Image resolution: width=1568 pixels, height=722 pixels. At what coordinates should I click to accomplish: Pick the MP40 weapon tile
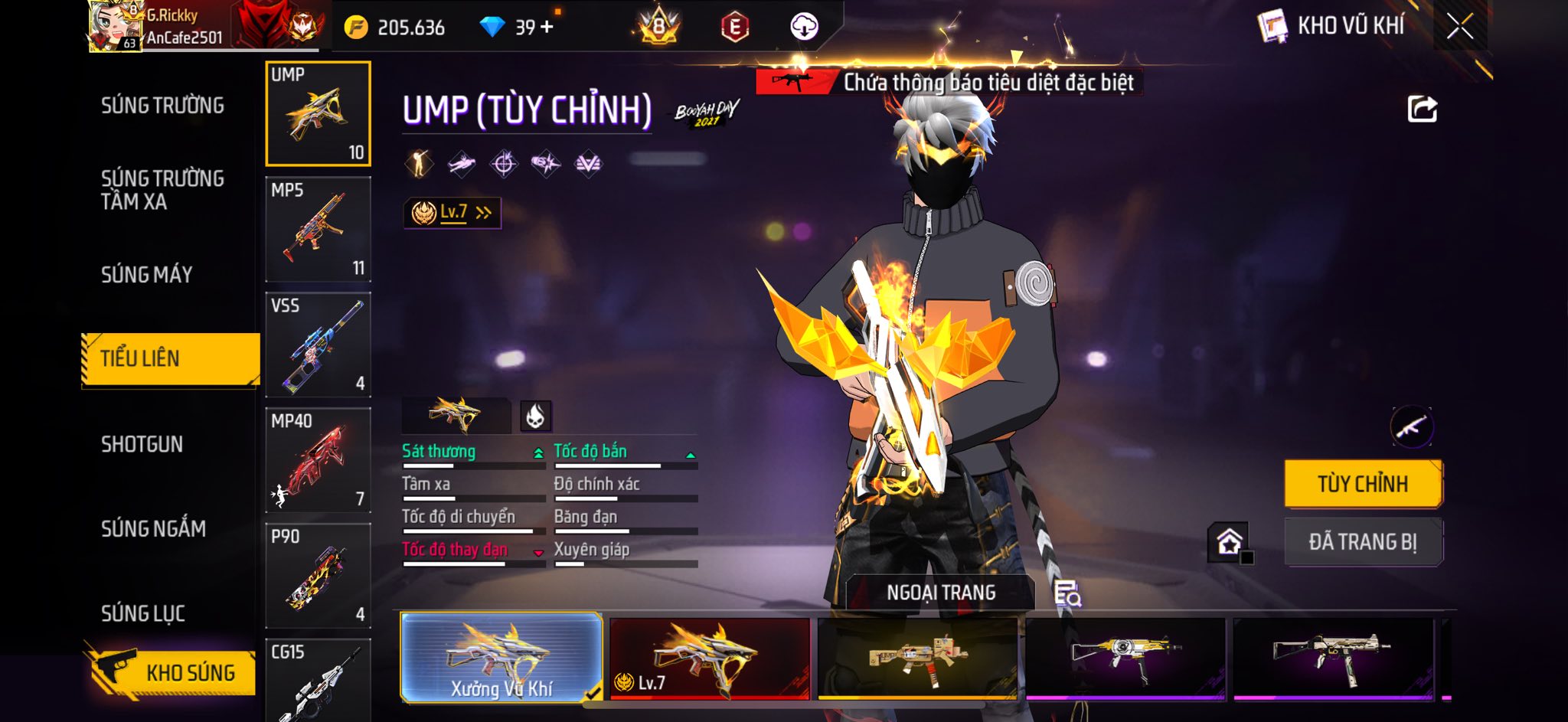pyautogui.click(x=318, y=461)
